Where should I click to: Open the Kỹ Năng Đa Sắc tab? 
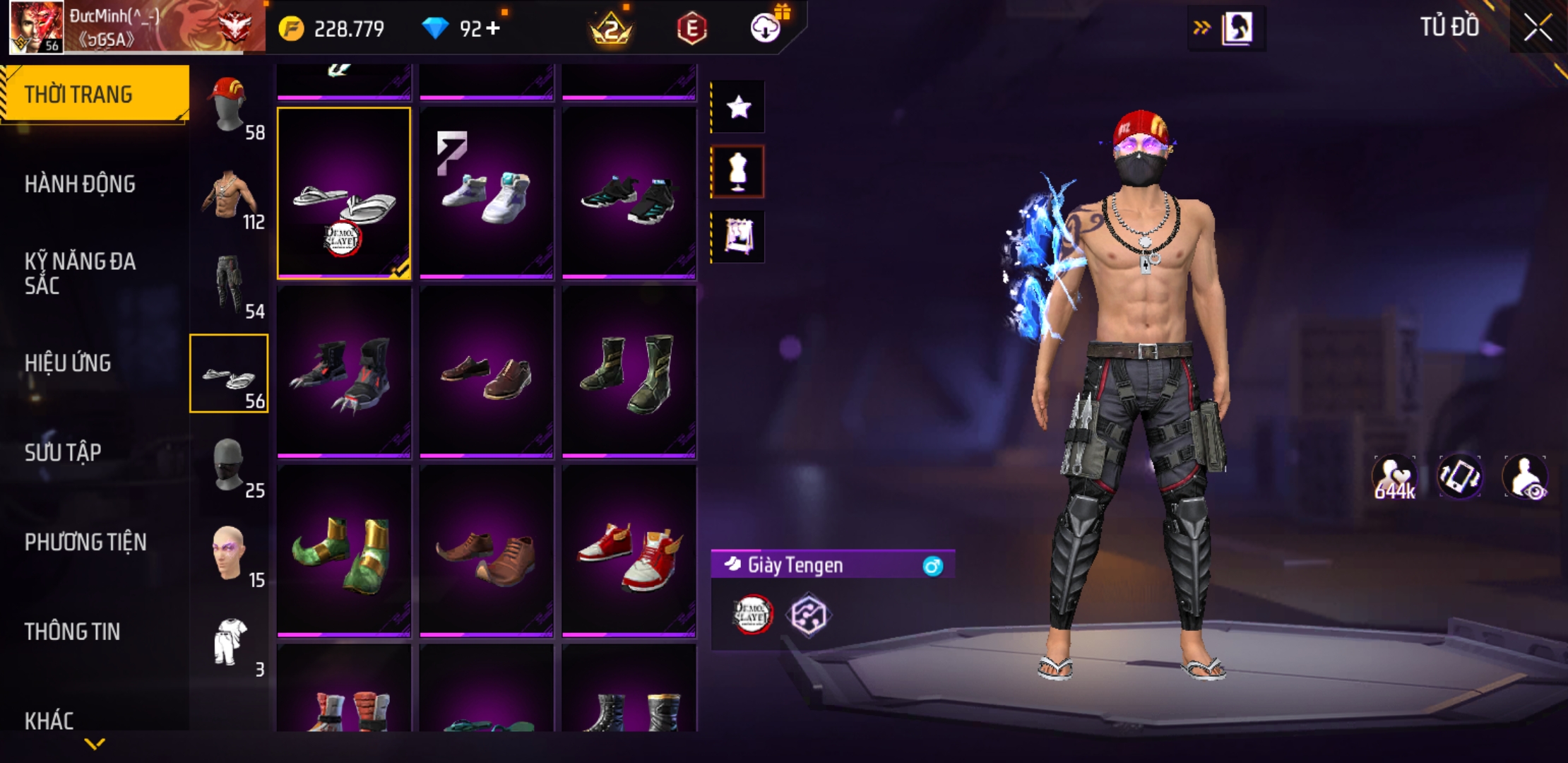[80, 273]
